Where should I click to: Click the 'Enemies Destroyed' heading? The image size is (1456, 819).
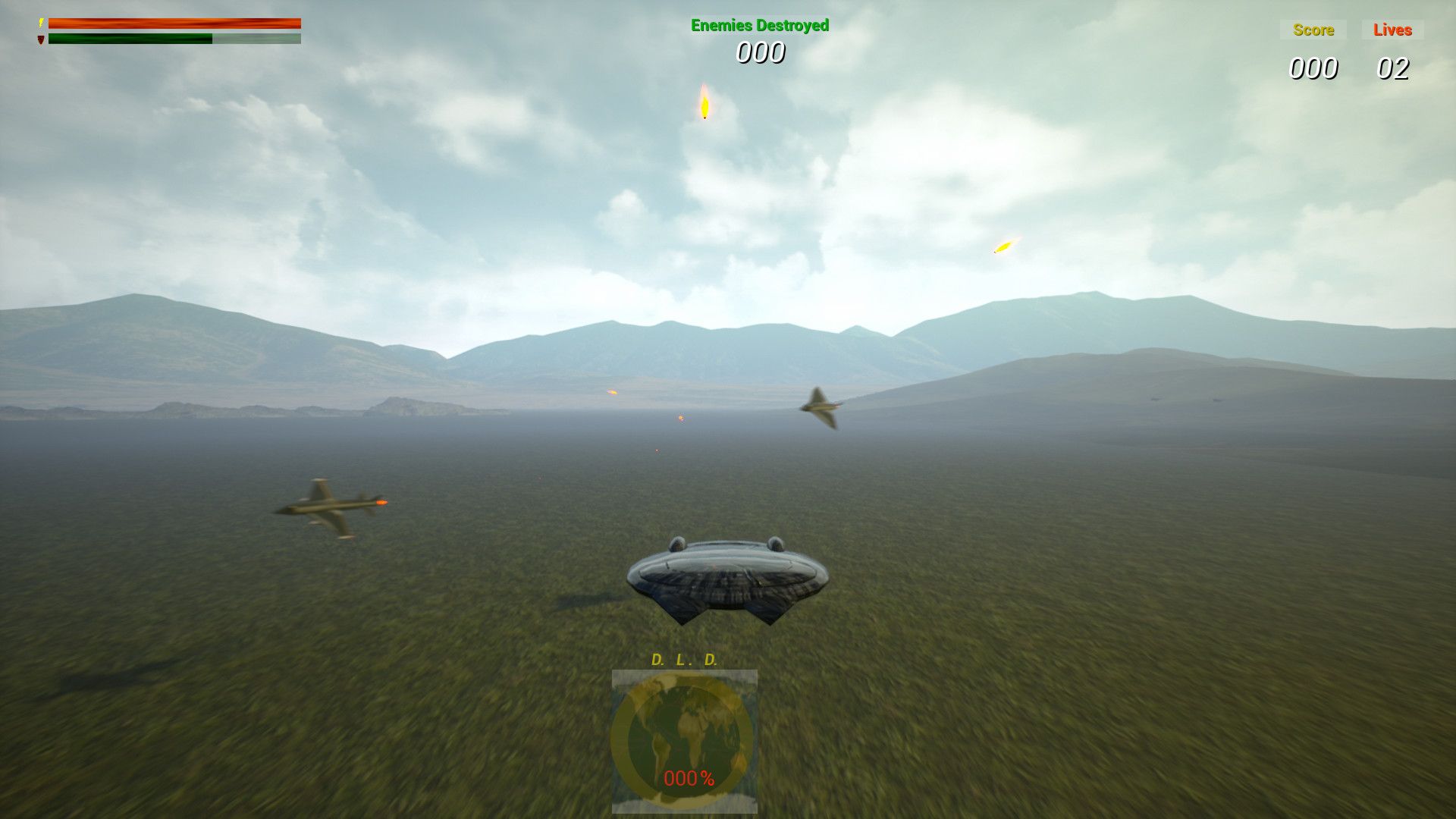point(758,25)
